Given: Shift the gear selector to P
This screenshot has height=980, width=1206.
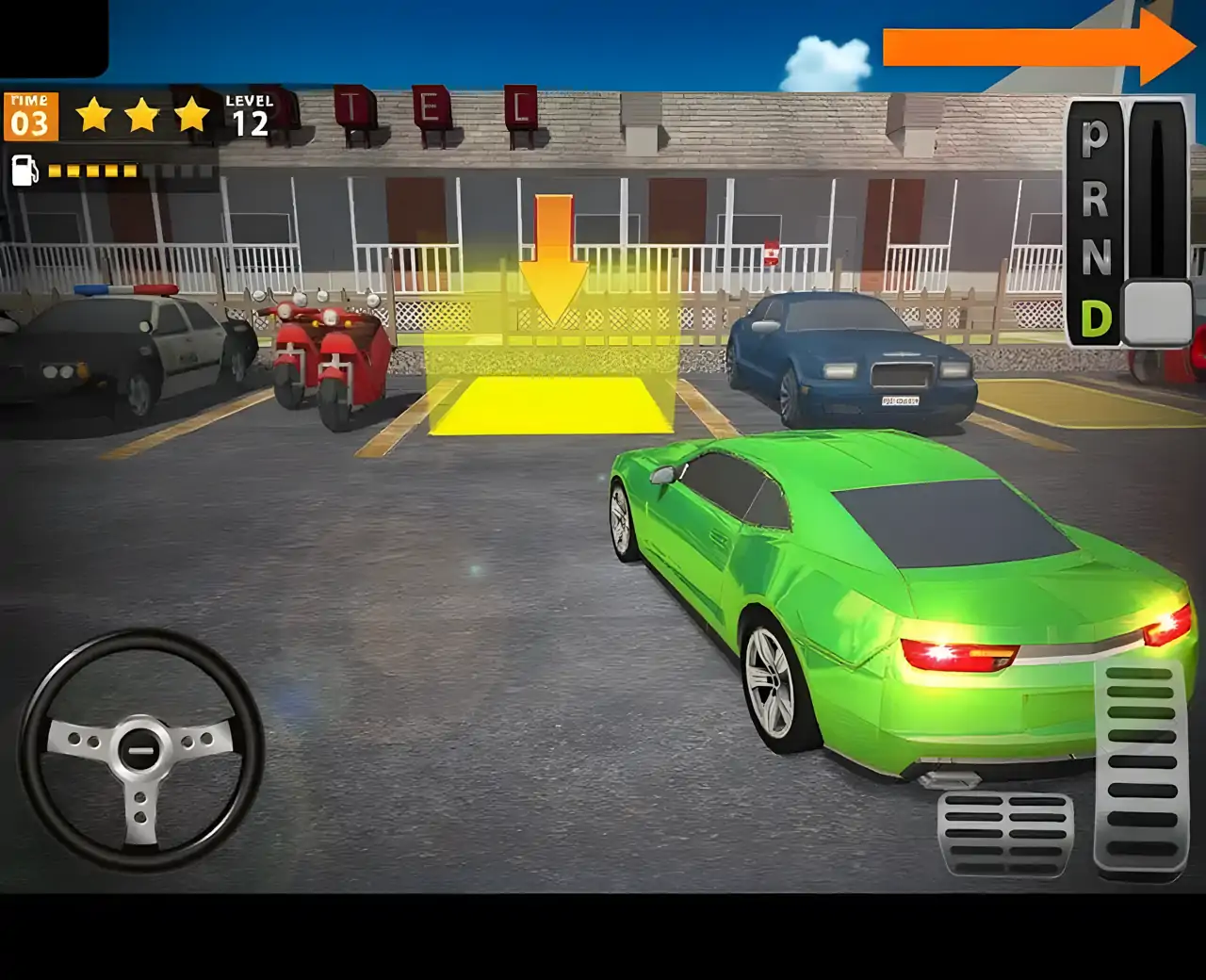Looking at the screenshot, I should click(1095, 138).
